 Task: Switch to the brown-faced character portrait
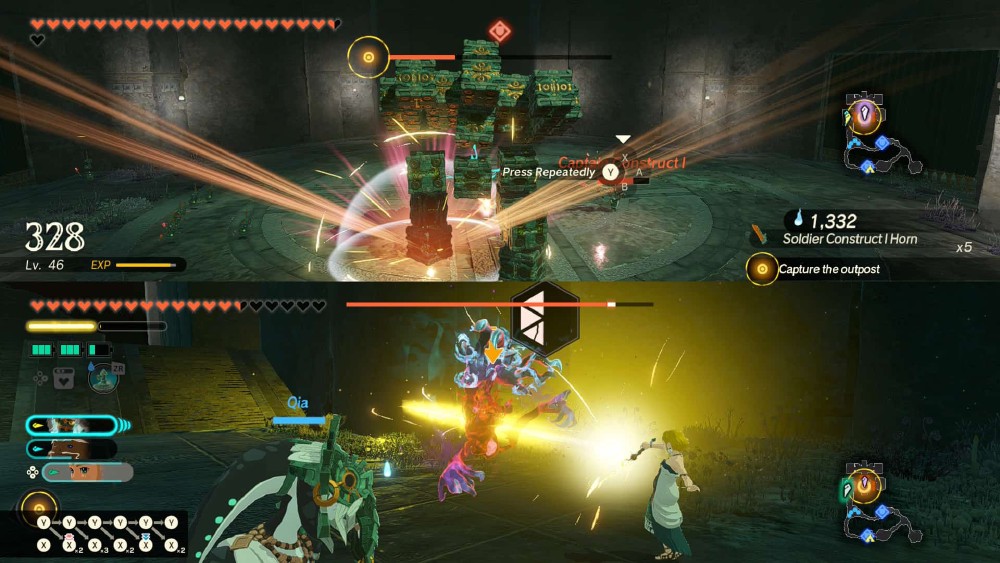pos(70,449)
